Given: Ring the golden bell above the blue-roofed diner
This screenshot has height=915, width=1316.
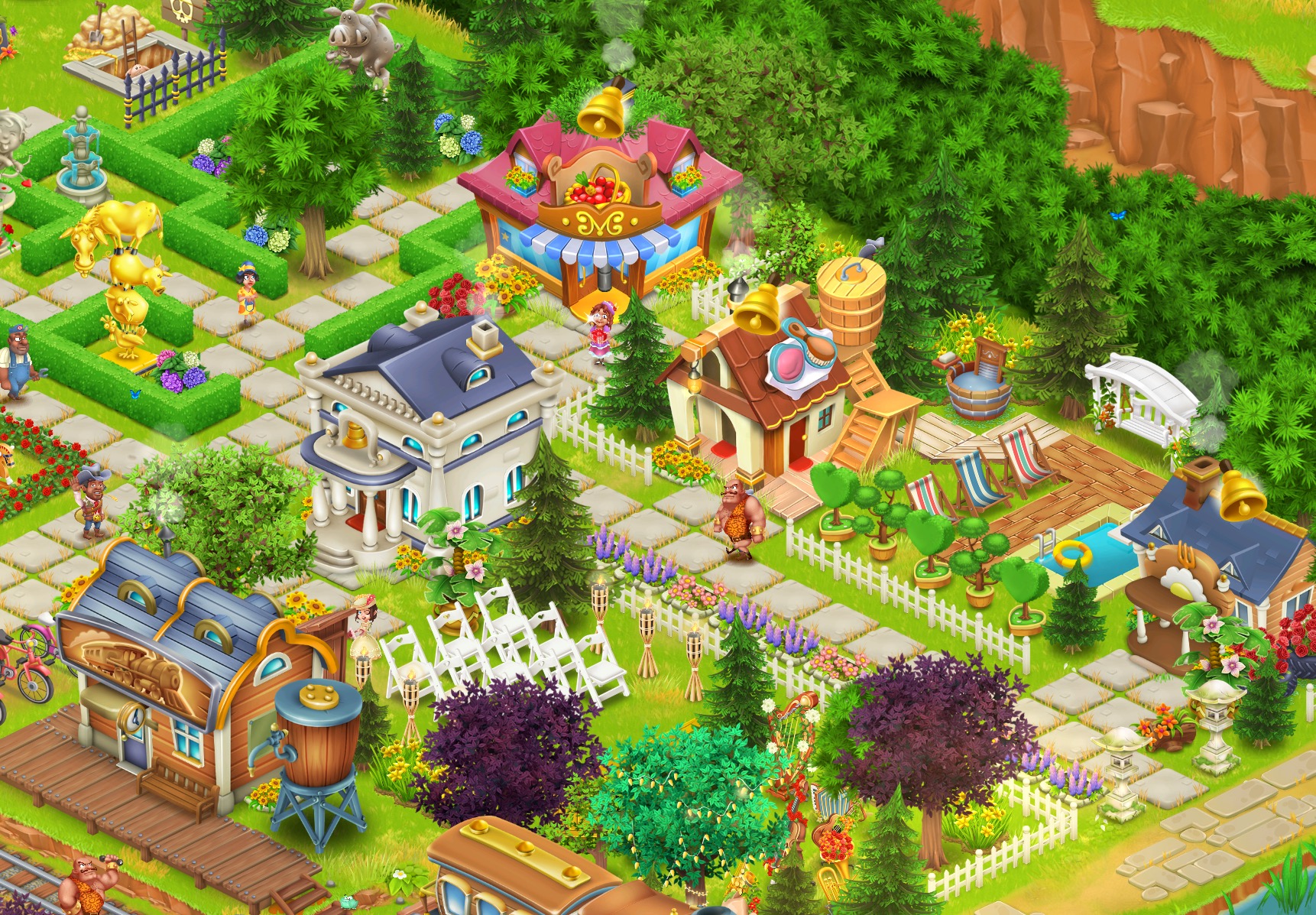Looking at the screenshot, I should [x=1241, y=495].
